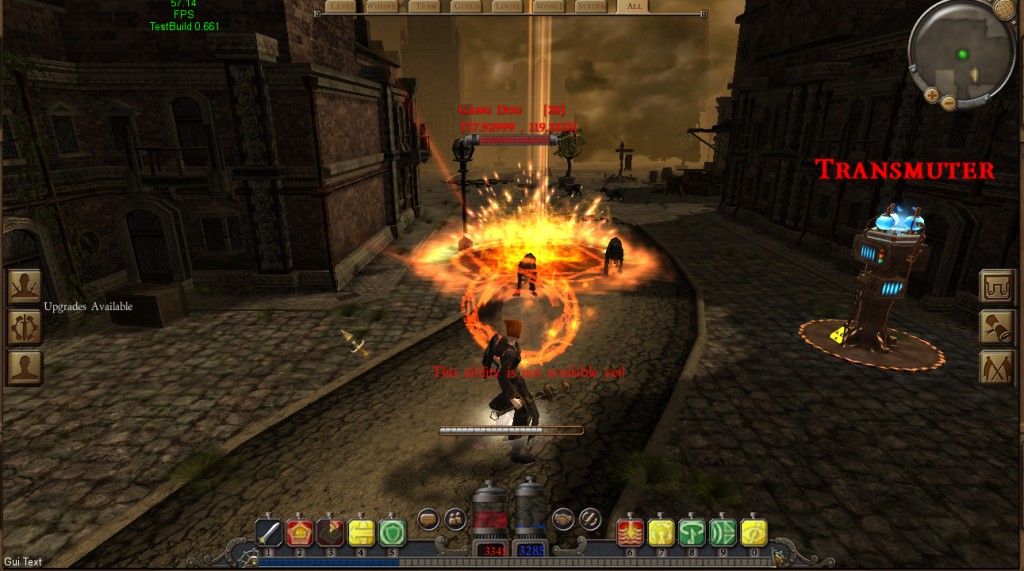Activate the sword attack in hotbar slot 1
Viewport: 1024px width, 571px height.
pyautogui.click(x=269, y=531)
